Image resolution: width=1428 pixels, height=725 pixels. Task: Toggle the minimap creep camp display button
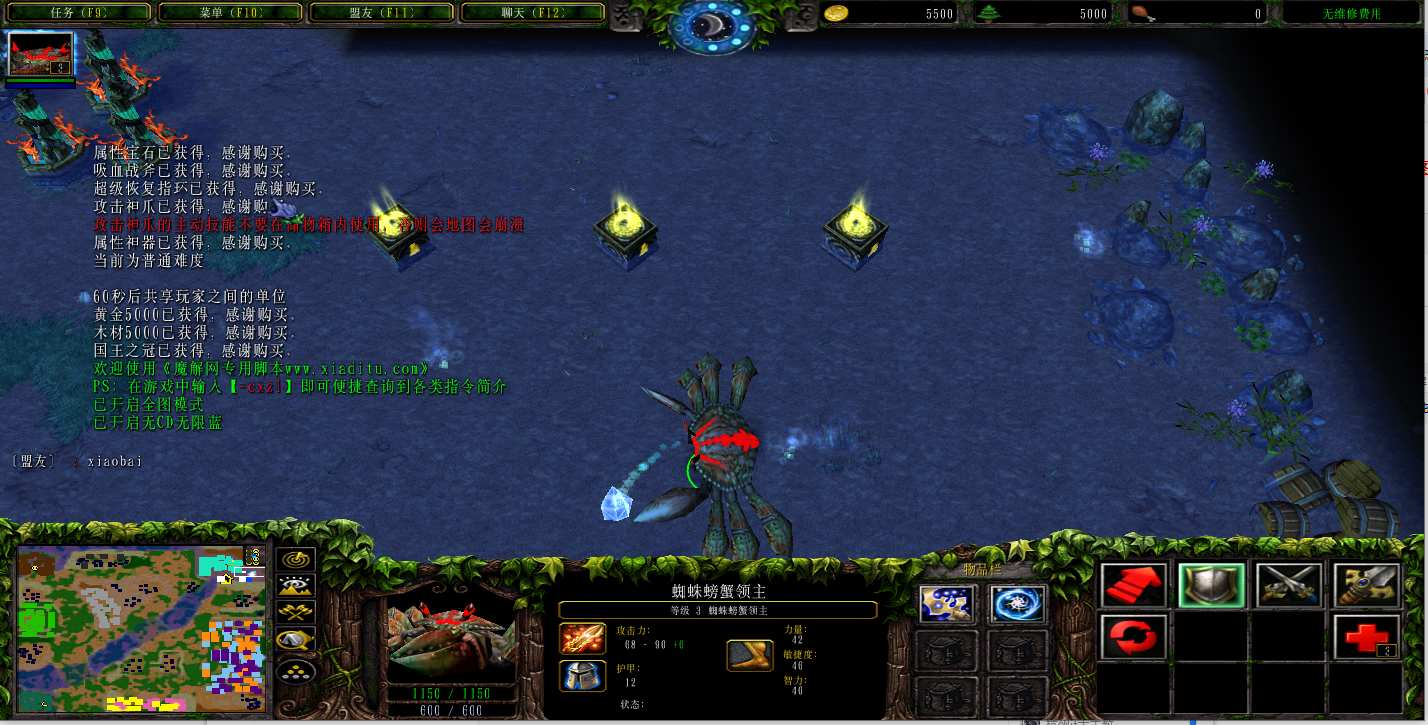[x=295, y=640]
